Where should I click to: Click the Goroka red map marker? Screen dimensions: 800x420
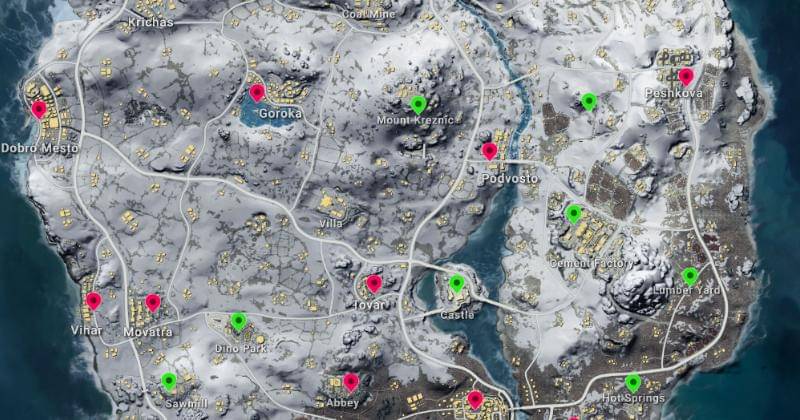coord(257,93)
